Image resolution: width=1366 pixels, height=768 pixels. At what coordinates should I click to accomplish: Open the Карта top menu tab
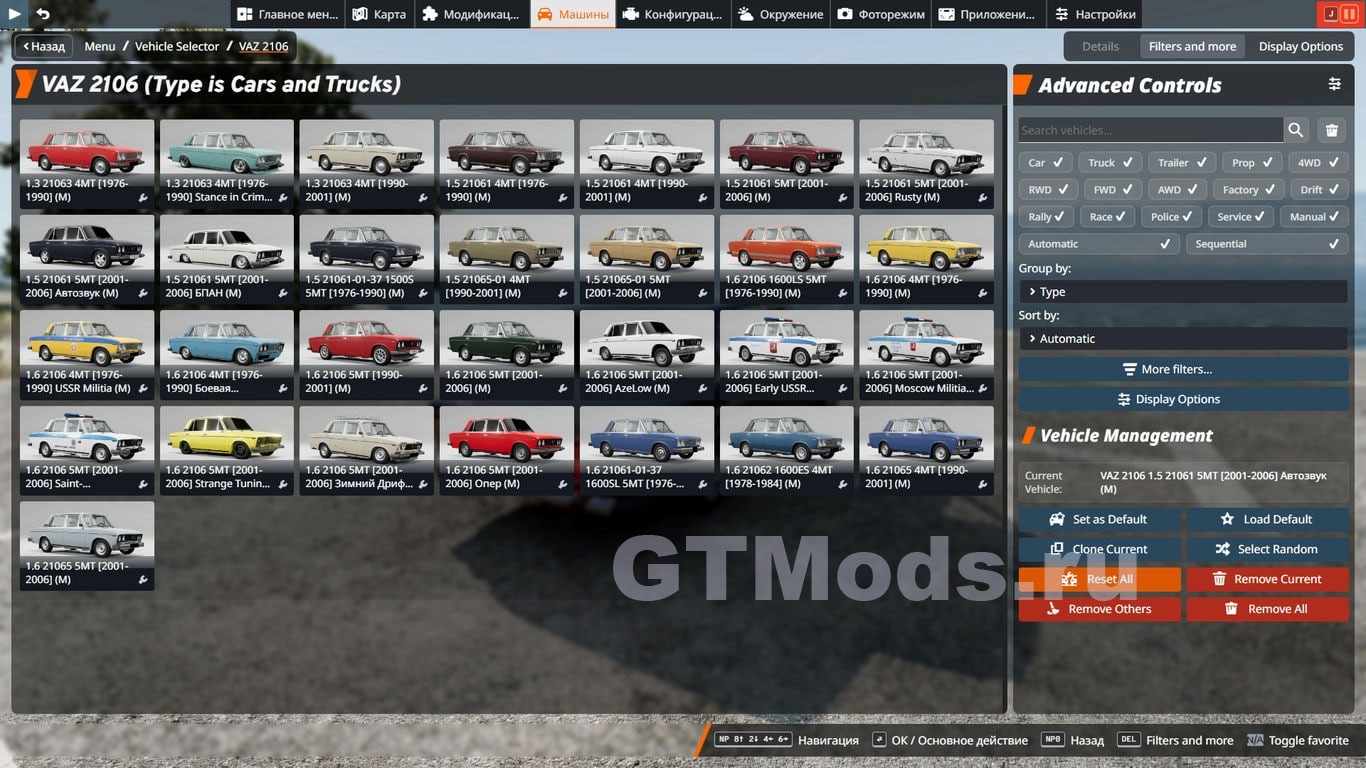pos(379,14)
